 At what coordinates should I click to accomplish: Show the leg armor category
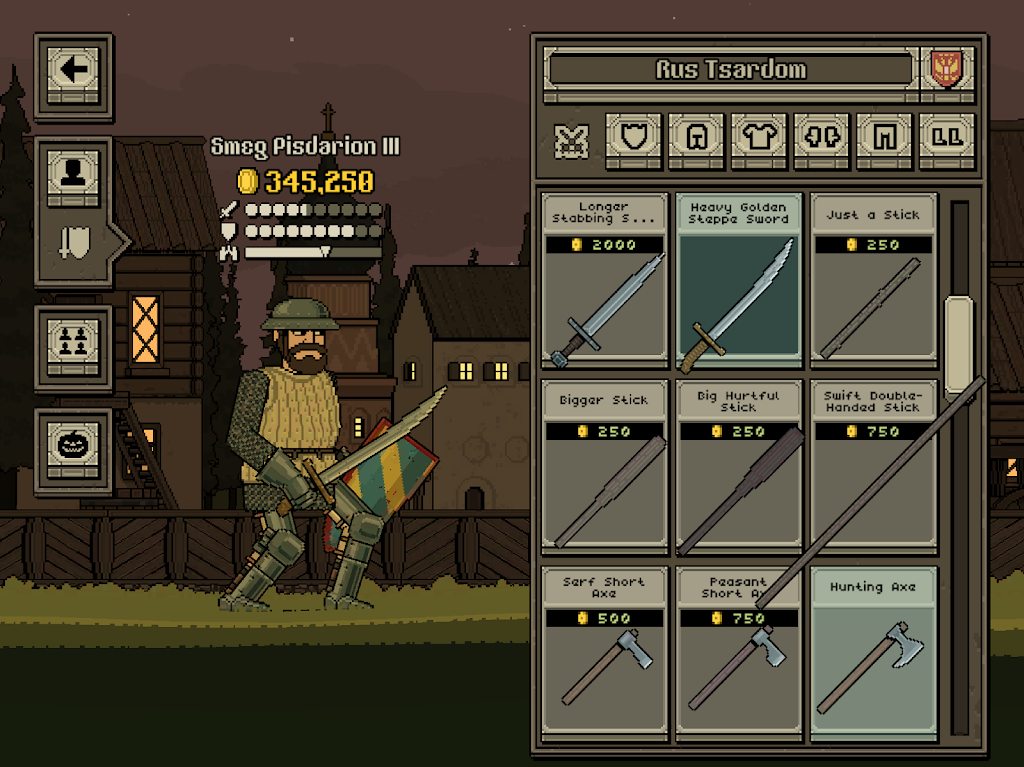tap(884, 138)
